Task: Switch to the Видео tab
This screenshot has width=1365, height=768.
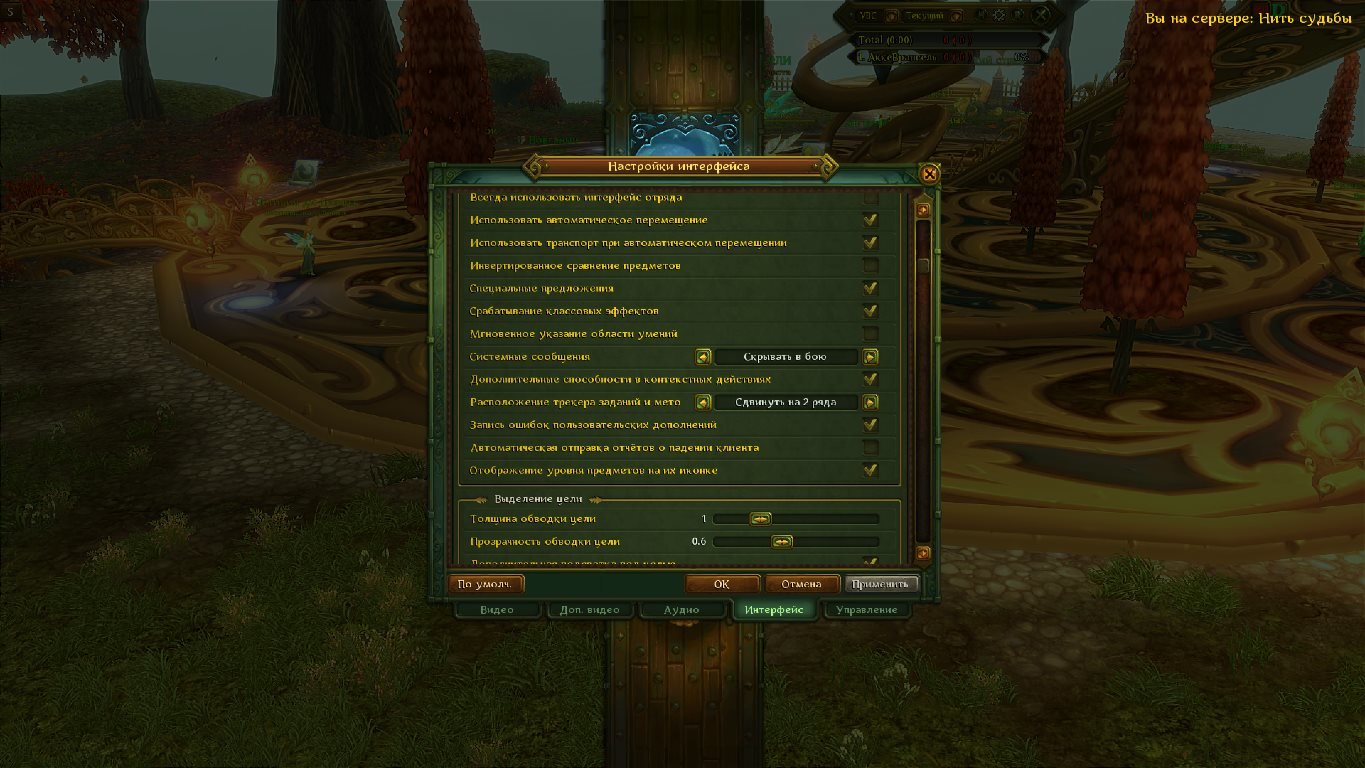Action: (497, 610)
